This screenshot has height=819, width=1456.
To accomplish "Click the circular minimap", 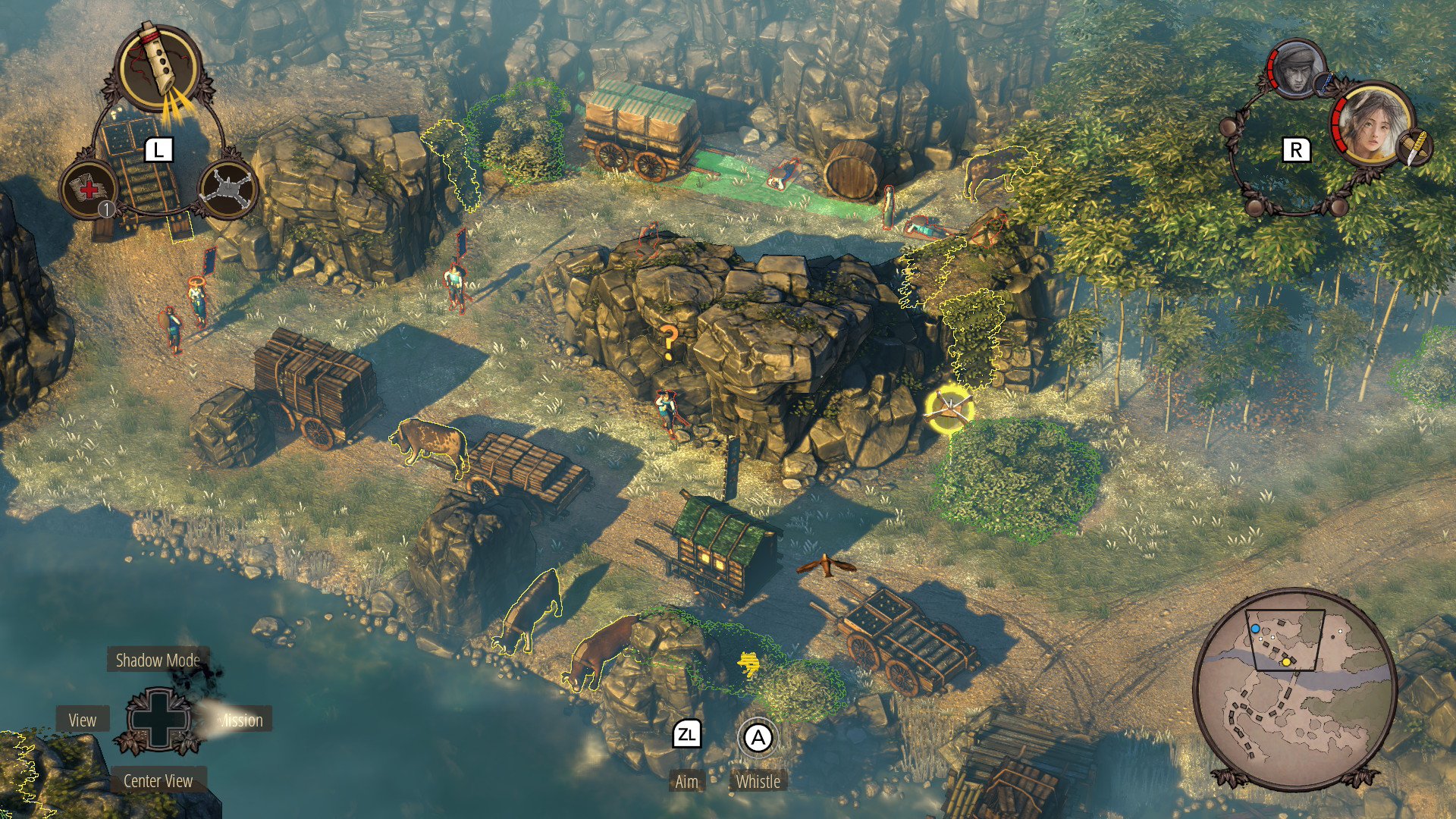I will click(1294, 687).
